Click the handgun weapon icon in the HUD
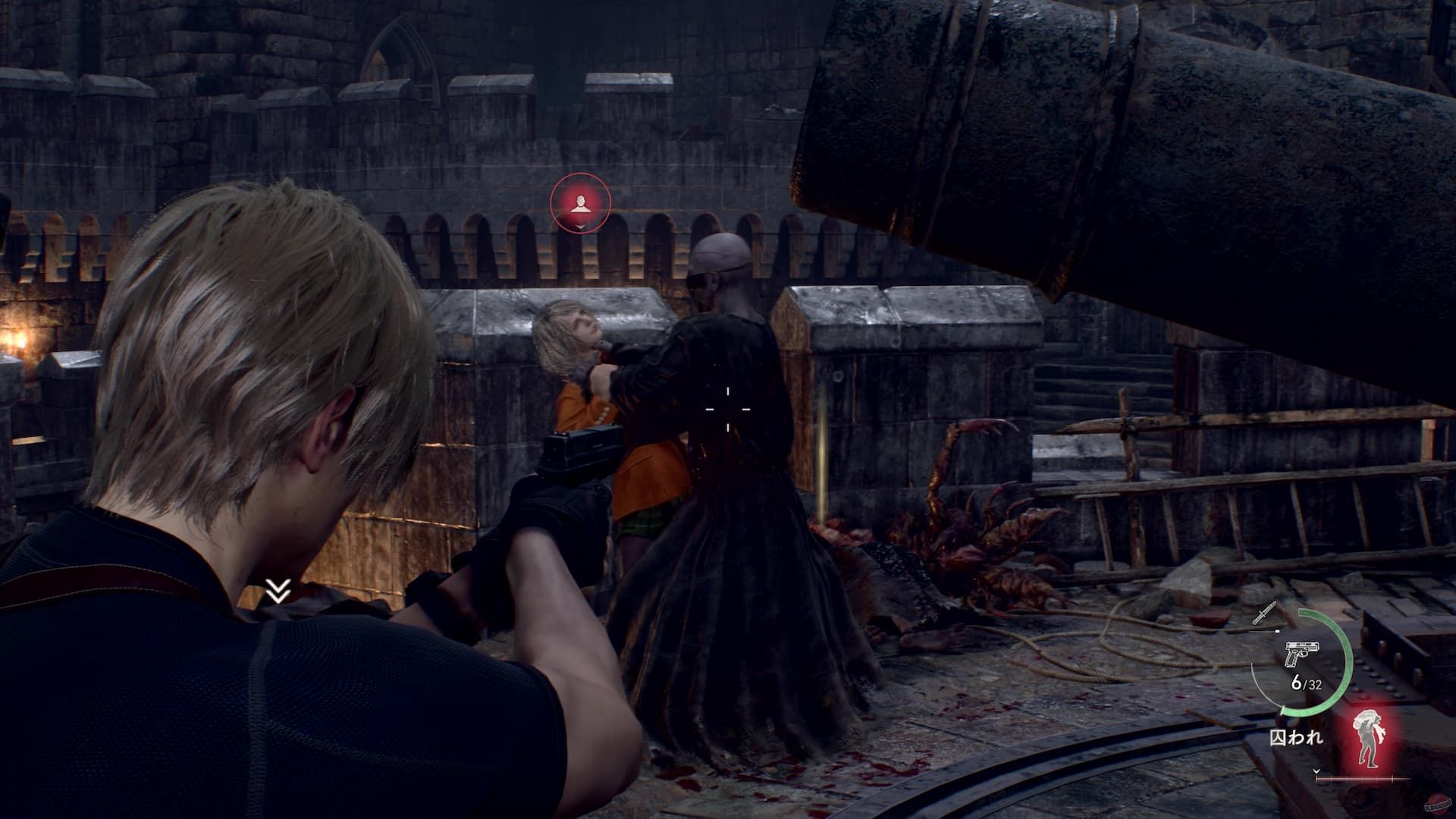The height and width of the screenshot is (819, 1456). pyautogui.click(x=1302, y=655)
